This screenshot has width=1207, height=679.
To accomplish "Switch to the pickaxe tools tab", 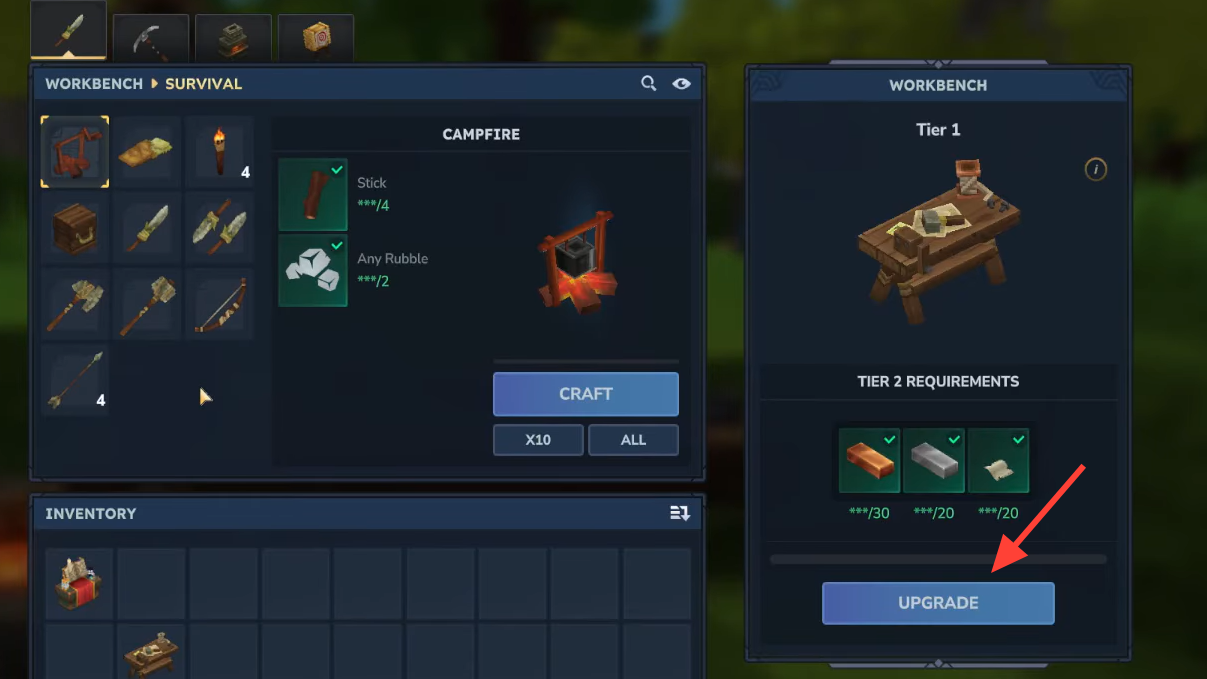I will coord(151,38).
